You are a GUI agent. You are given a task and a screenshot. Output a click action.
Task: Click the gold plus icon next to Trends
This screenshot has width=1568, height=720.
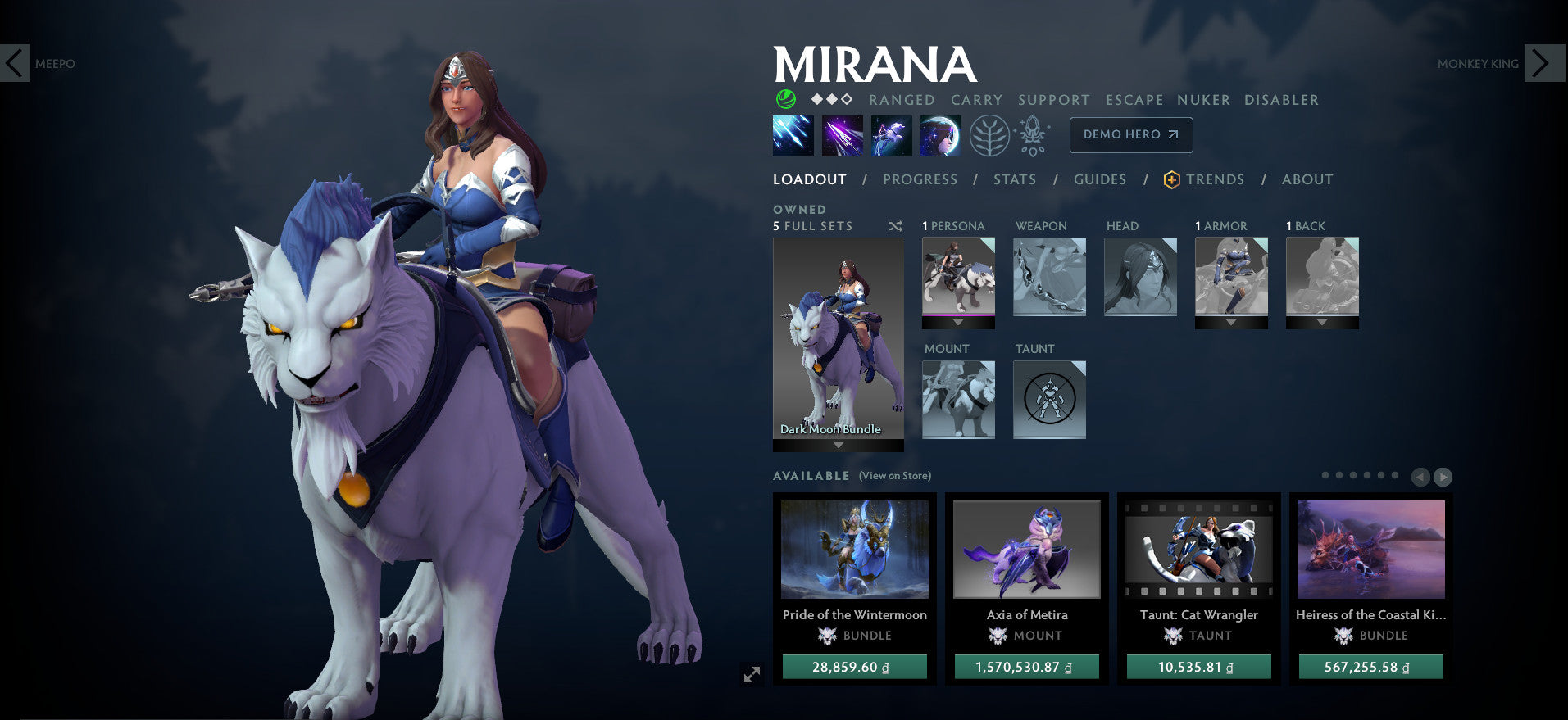point(1171,179)
